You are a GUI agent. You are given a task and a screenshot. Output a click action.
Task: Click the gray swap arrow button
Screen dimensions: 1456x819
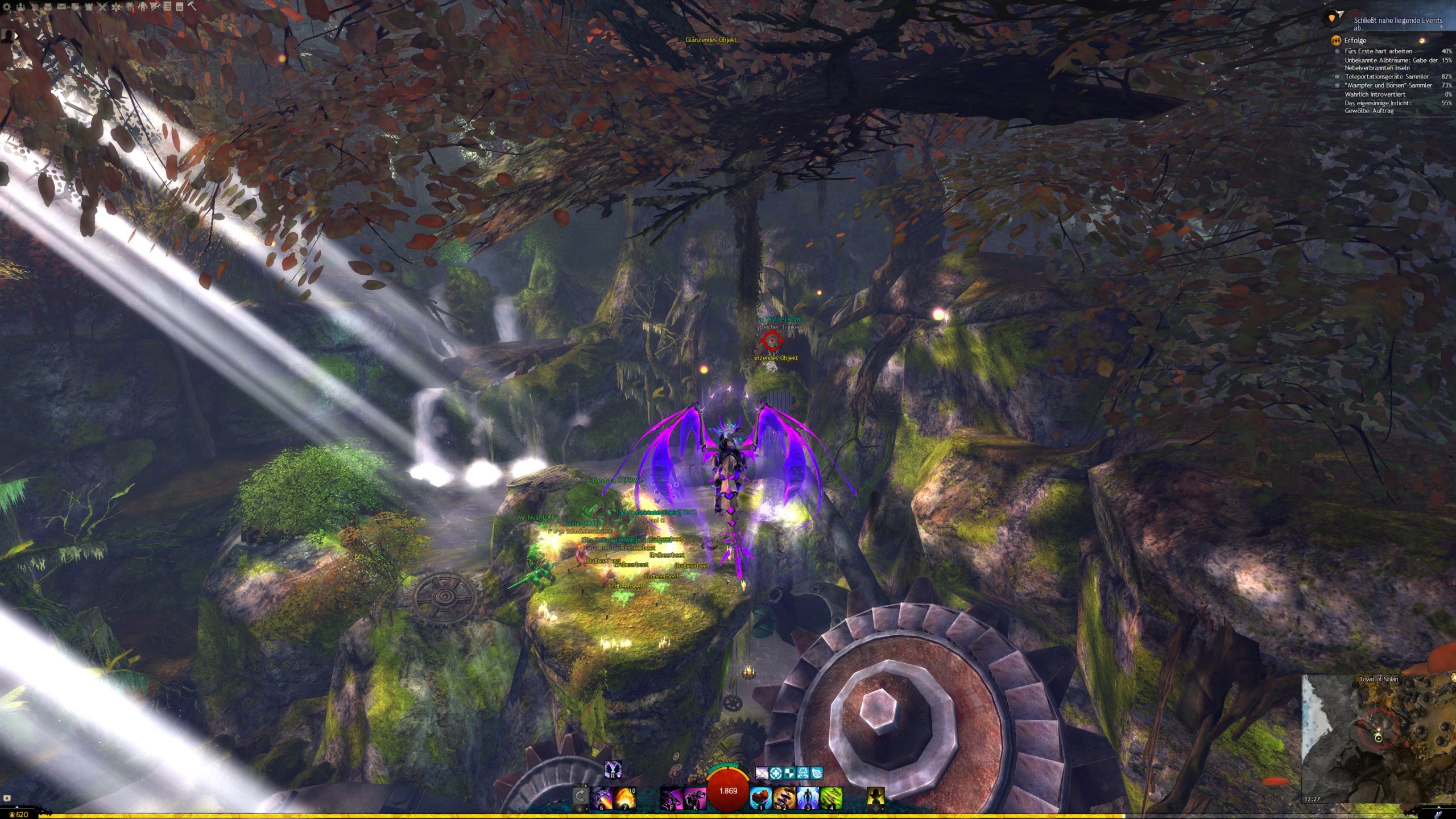[x=580, y=795]
